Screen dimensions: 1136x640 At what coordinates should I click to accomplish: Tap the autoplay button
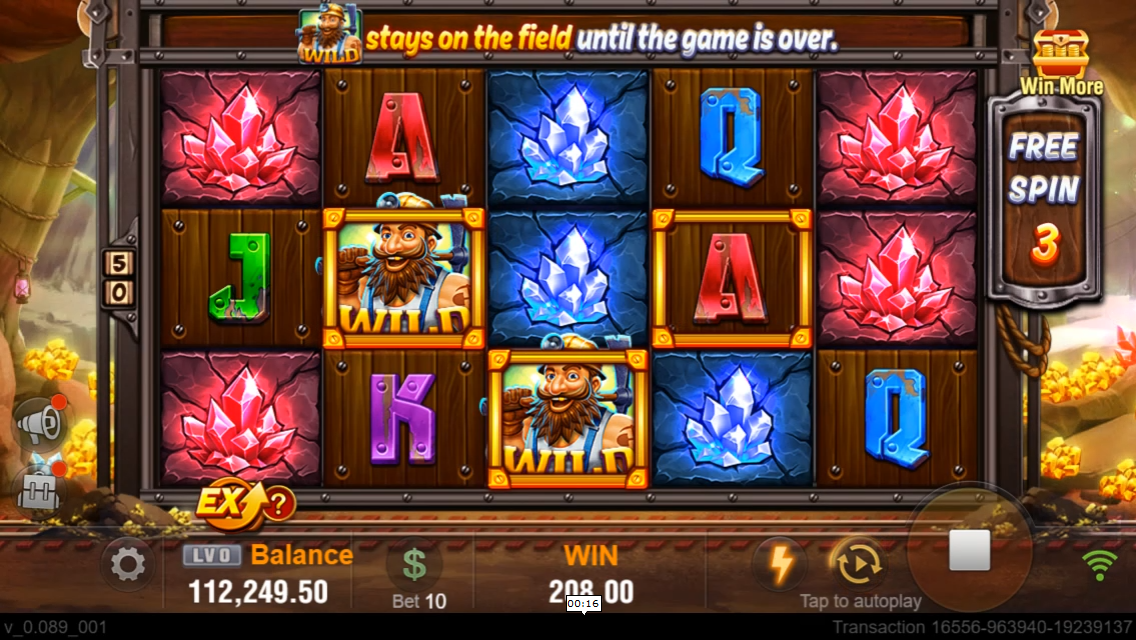click(x=857, y=565)
